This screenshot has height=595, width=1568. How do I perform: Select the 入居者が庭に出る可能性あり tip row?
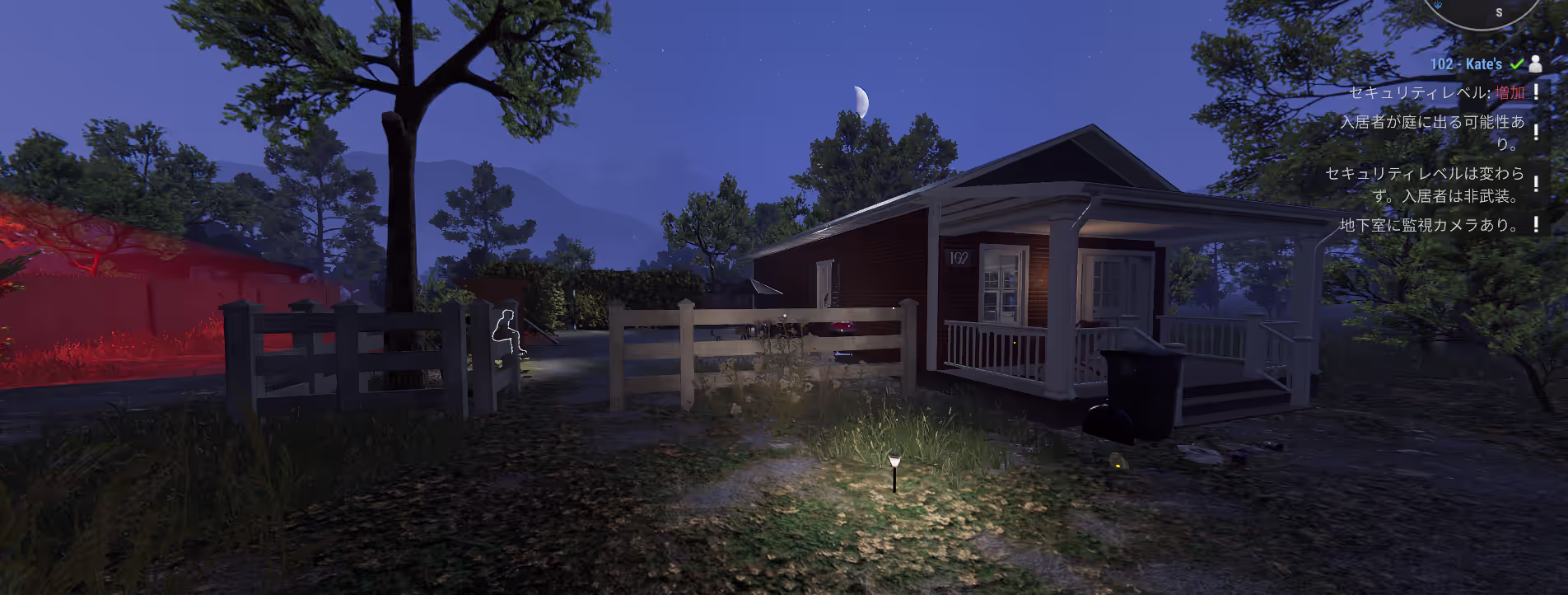point(1433,133)
